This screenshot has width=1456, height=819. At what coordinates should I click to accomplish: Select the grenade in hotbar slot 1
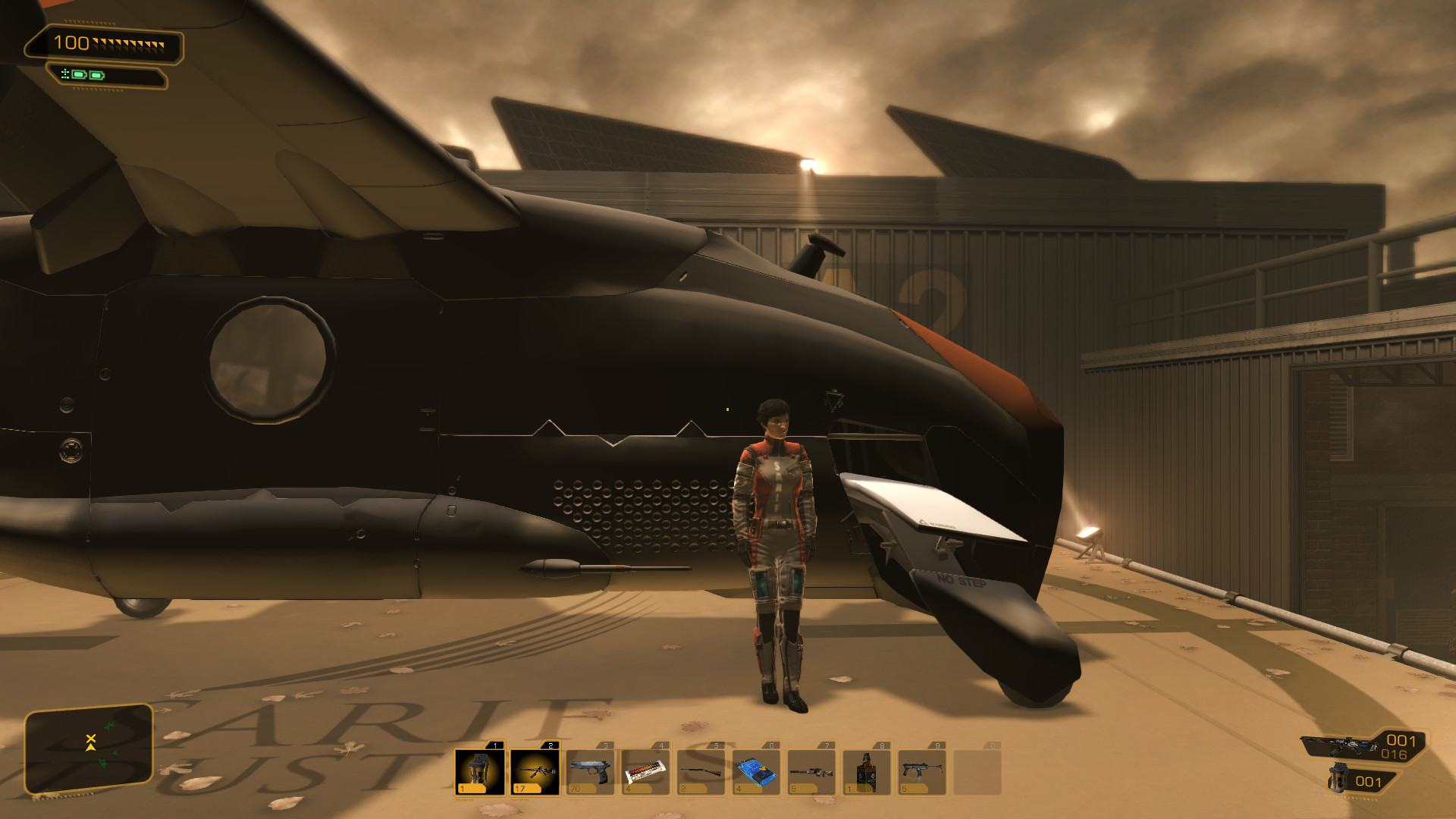(479, 771)
